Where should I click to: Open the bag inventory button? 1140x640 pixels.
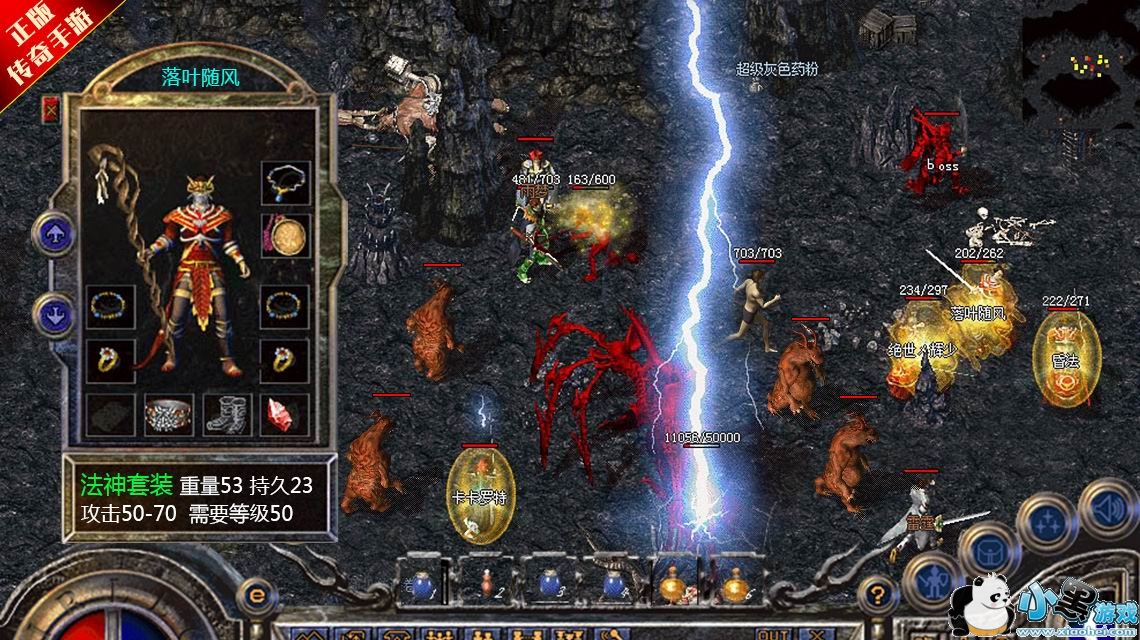tap(985, 547)
